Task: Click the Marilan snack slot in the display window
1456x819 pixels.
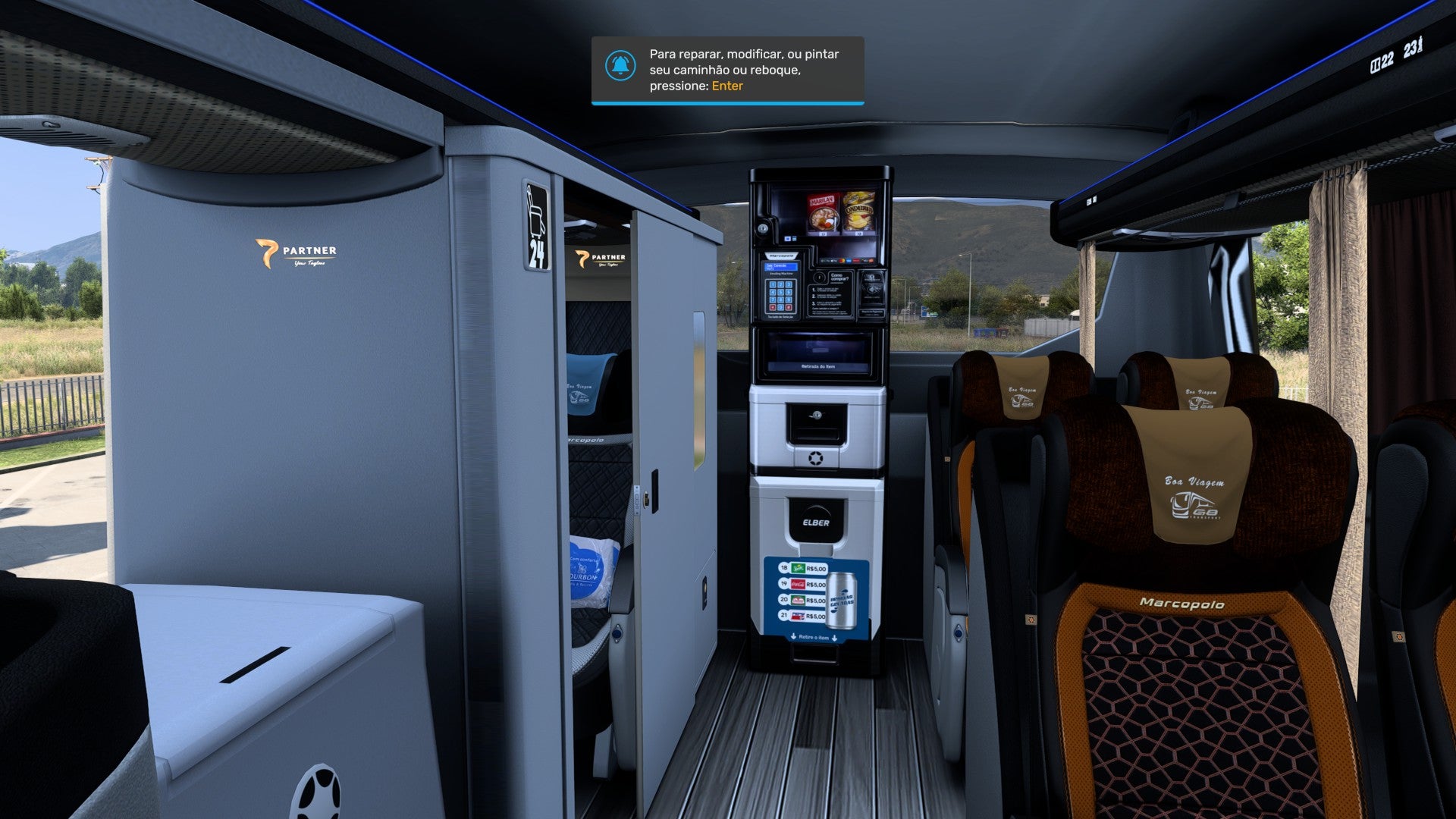Action: [824, 211]
